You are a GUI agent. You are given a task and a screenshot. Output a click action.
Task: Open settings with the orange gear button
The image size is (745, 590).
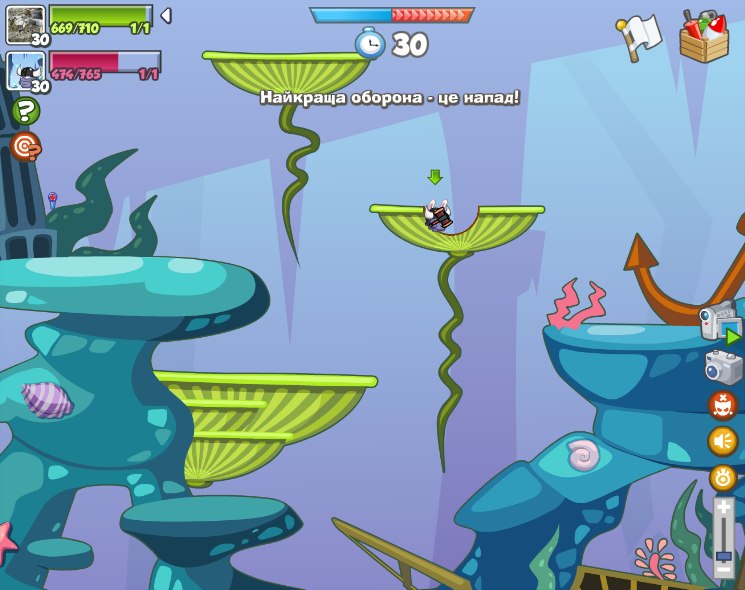pyautogui.click(x=723, y=477)
